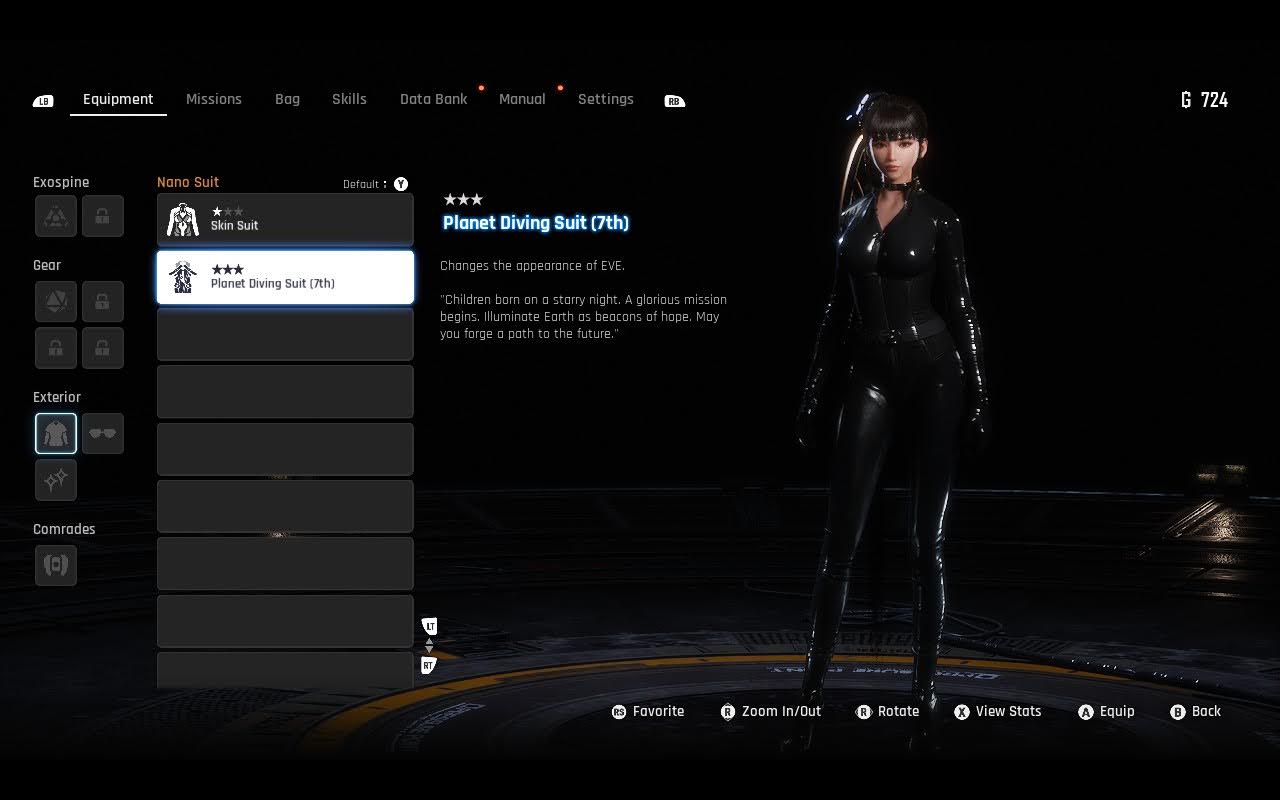The height and width of the screenshot is (800, 1280).
Task: Open the glasses Exterior slot
Action: point(103,434)
